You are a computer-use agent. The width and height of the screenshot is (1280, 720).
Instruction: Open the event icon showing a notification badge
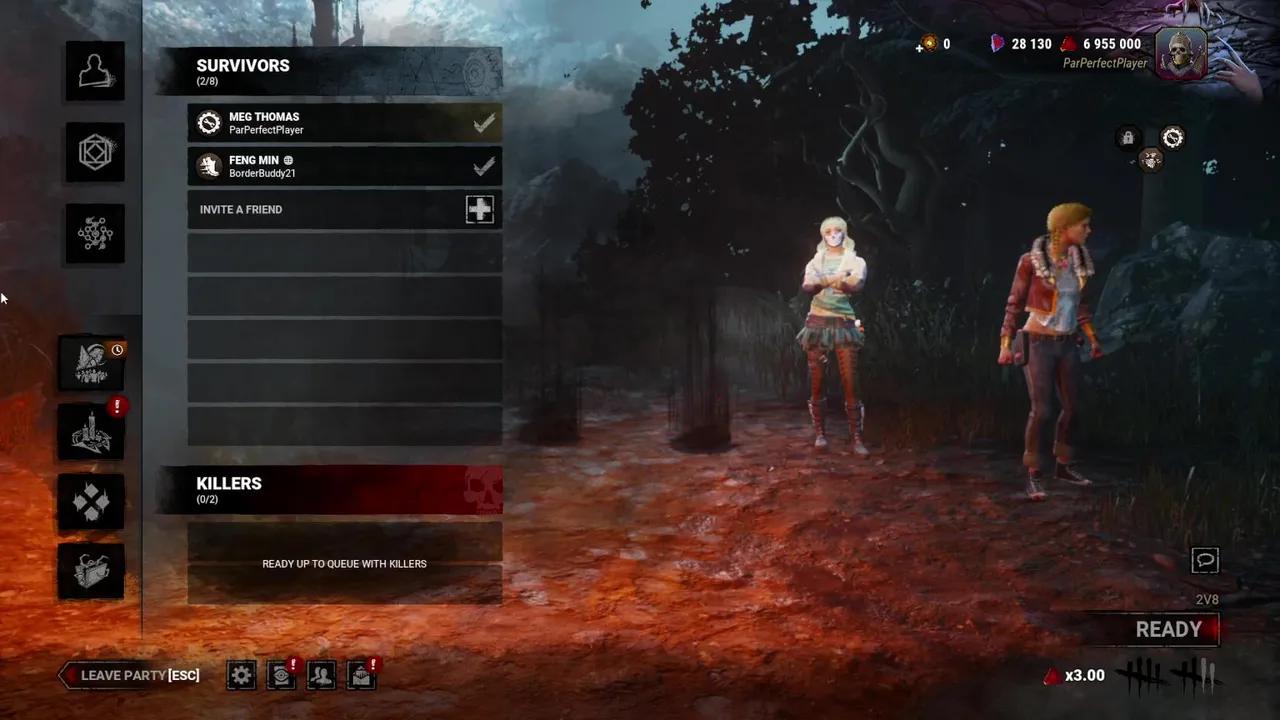coord(91,432)
